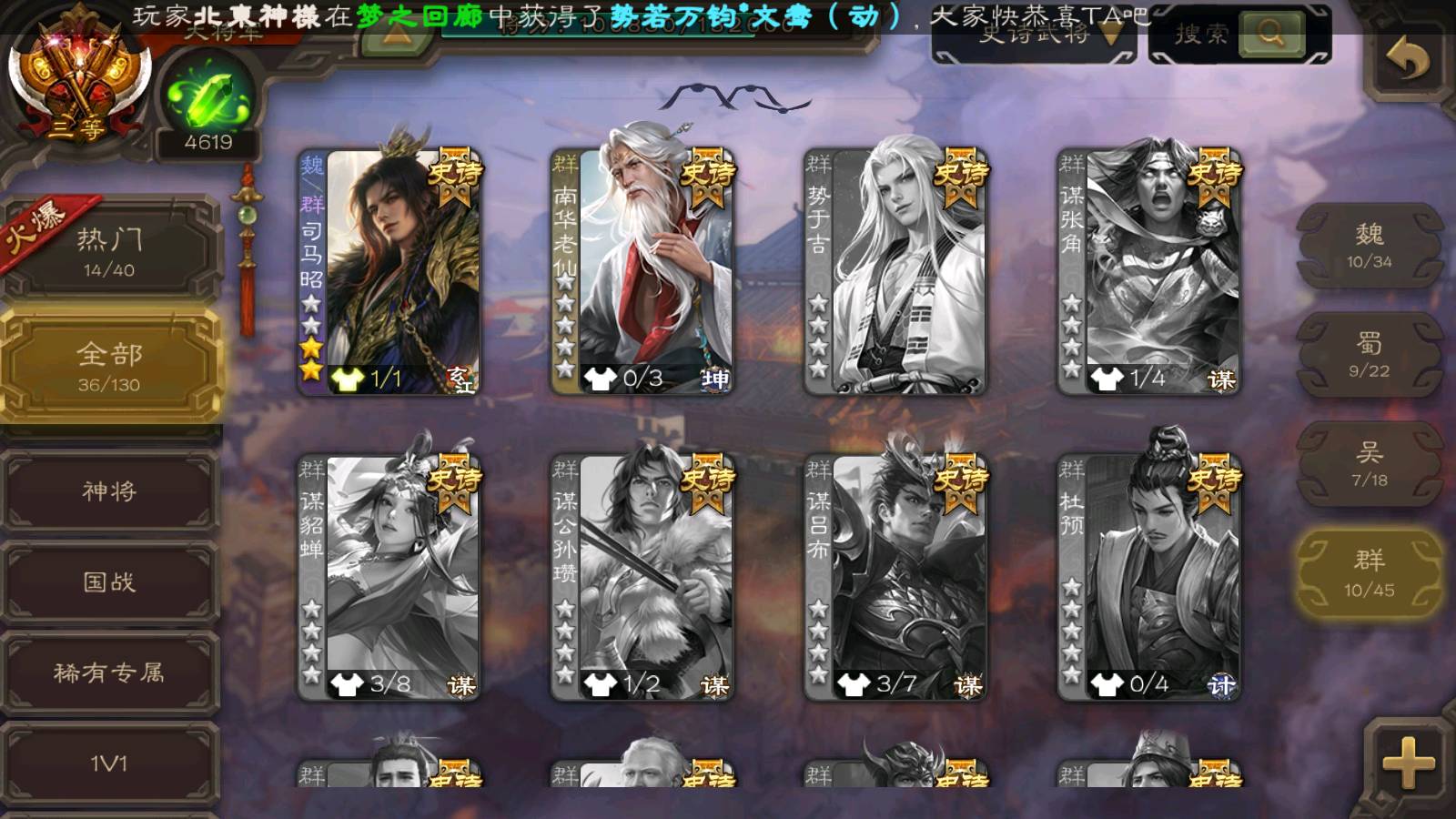Screen dimensions: 1456x819
Task: Switch to the 全部 category tab
Action: [x=109, y=366]
